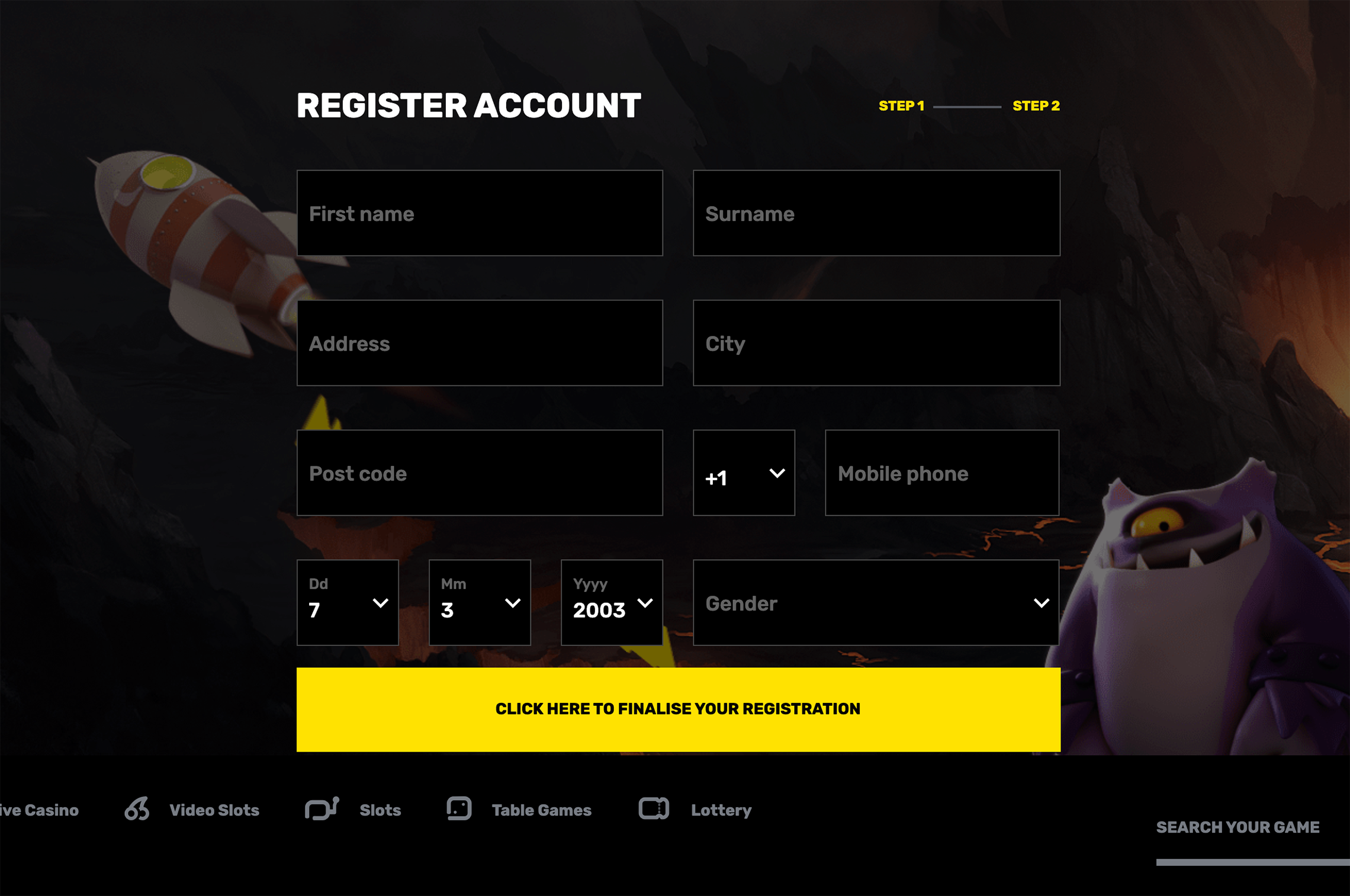Click the Mobile phone field
The height and width of the screenshot is (896, 1350).
coord(941,473)
